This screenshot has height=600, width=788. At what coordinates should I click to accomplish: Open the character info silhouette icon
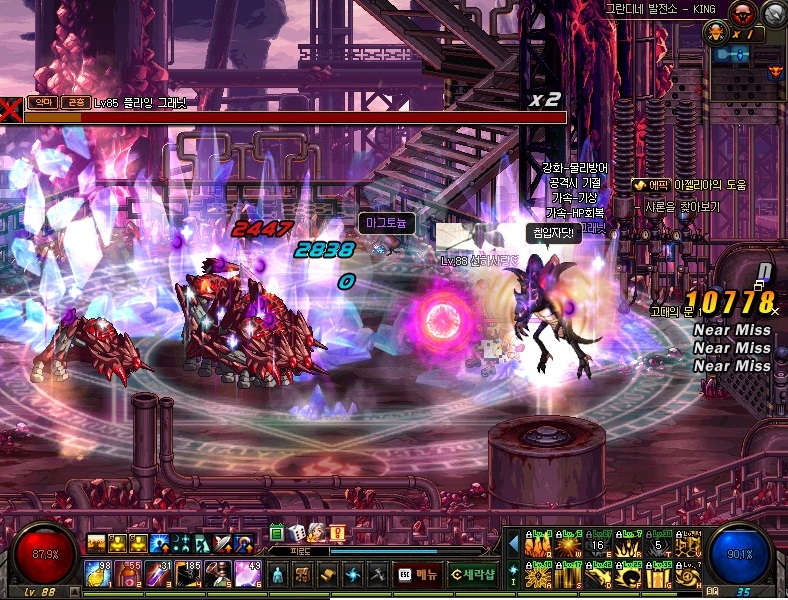point(276,575)
